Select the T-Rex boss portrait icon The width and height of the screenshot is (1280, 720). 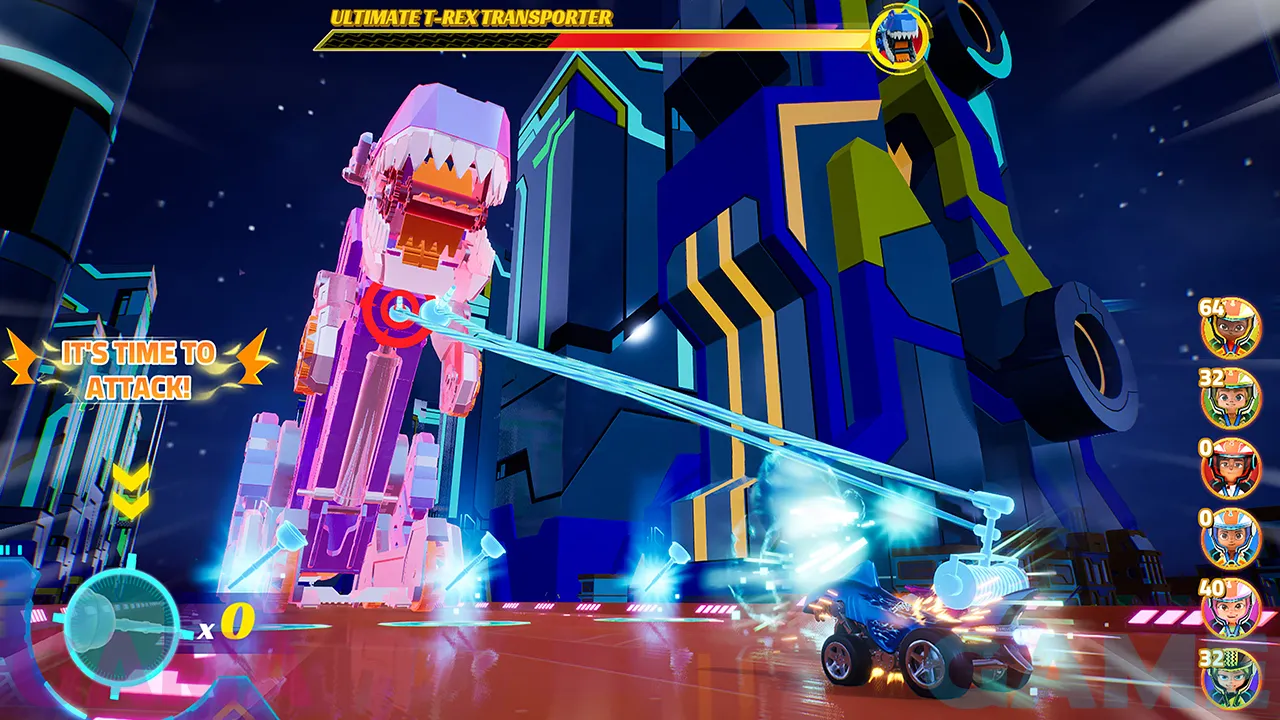tap(897, 38)
